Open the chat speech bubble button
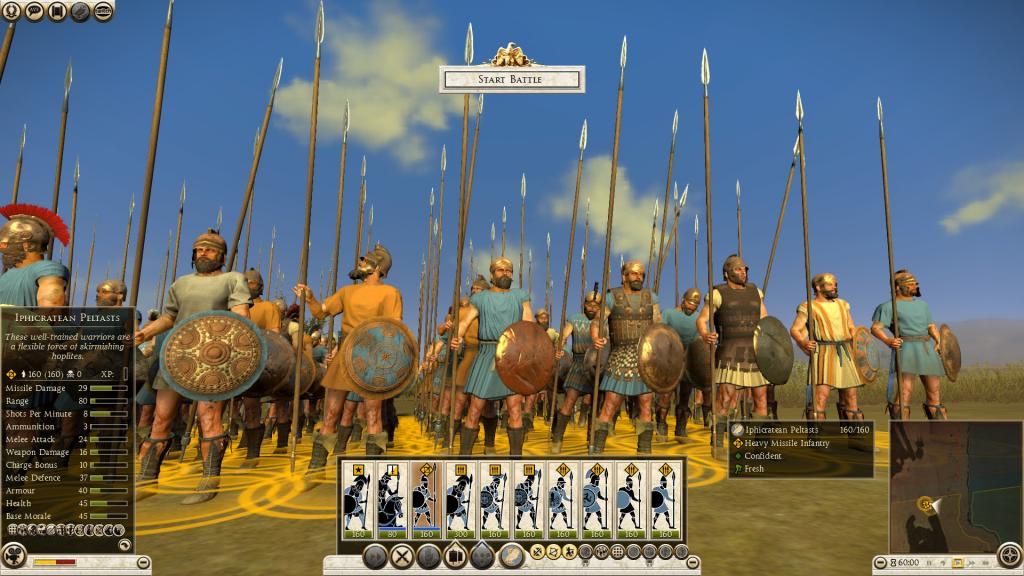 click(x=35, y=12)
